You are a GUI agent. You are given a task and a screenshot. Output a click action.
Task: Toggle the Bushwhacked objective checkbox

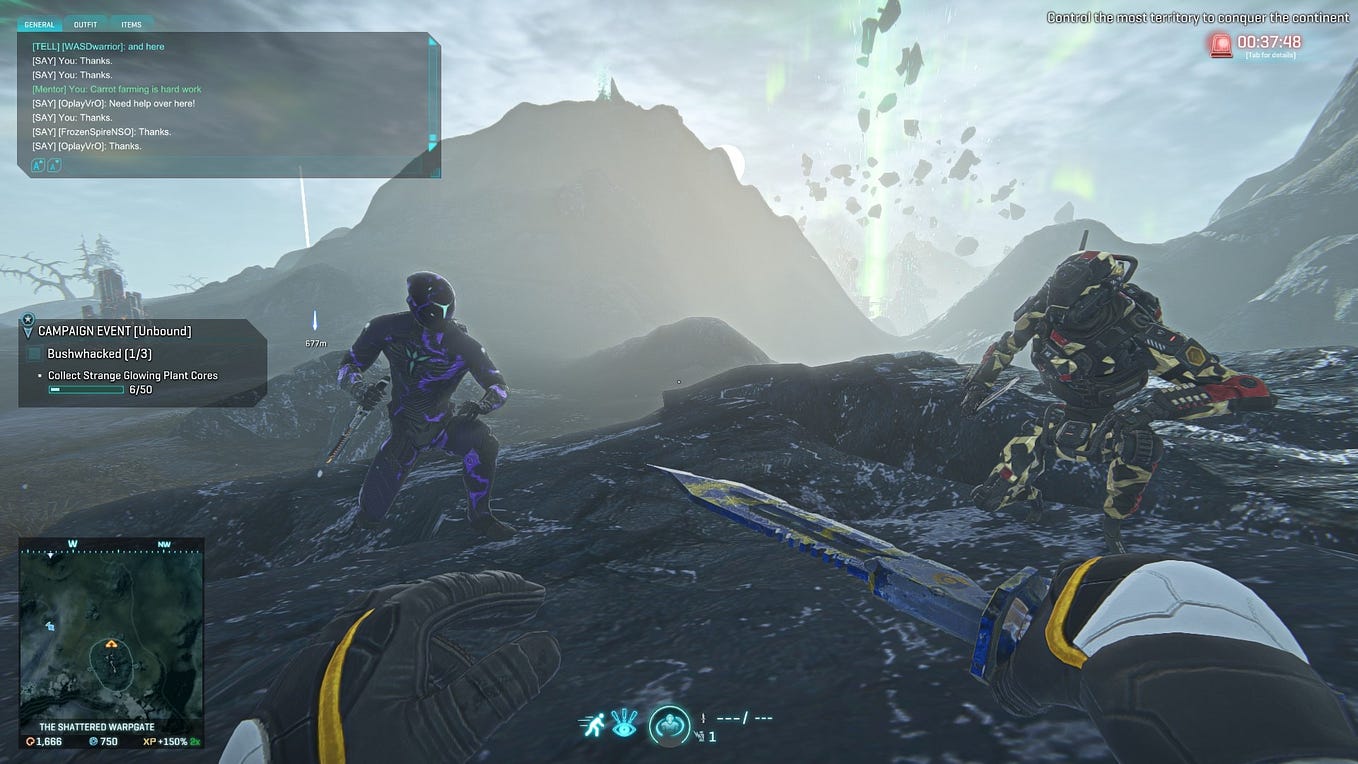point(34,354)
